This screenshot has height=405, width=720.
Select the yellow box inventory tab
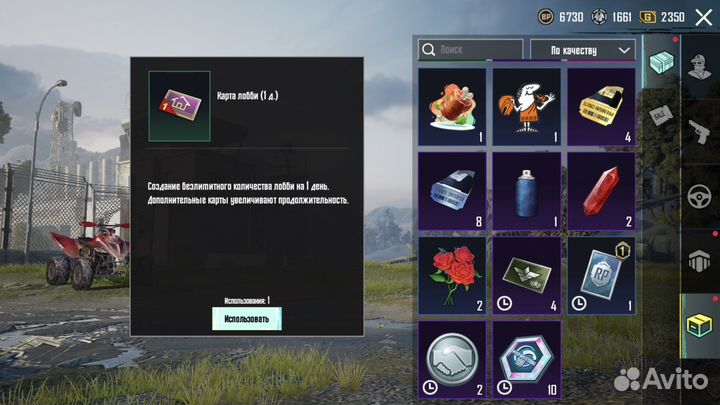pyautogui.click(x=700, y=325)
